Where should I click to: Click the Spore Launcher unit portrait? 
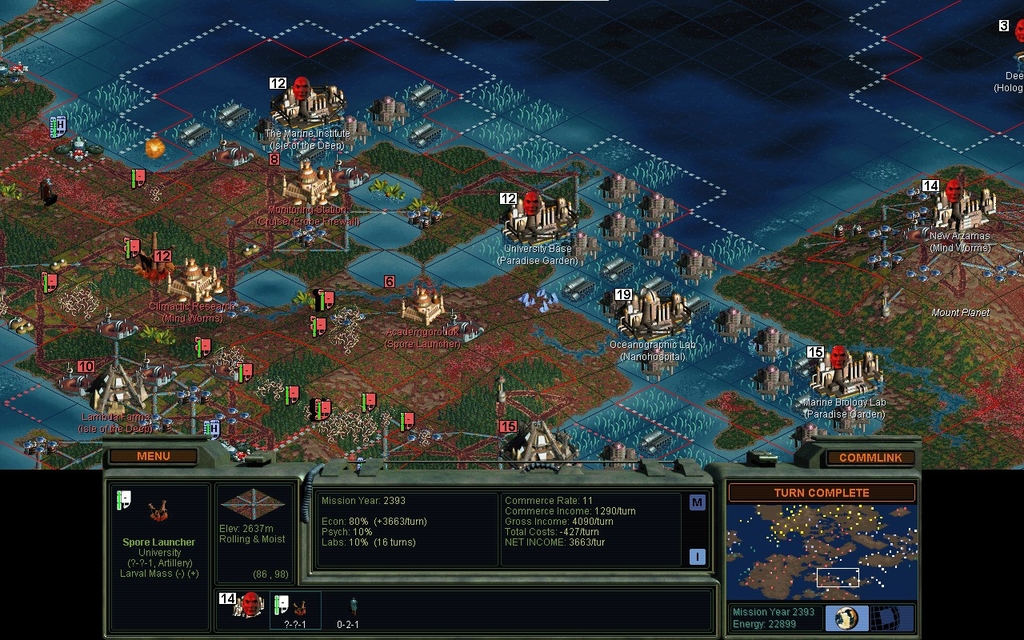click(x=159, y=512)
